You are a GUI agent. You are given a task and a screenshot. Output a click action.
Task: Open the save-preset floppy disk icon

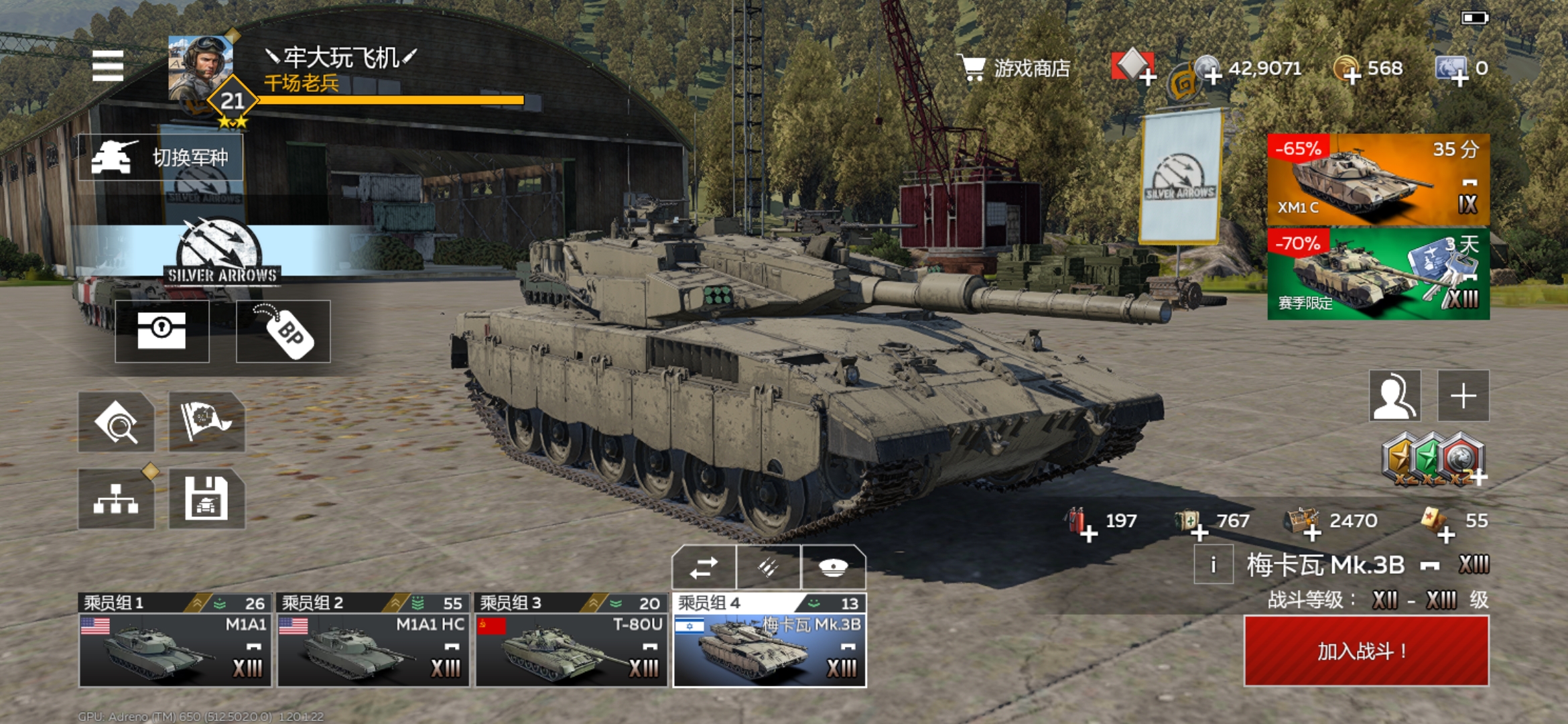[x=206, y=499]
